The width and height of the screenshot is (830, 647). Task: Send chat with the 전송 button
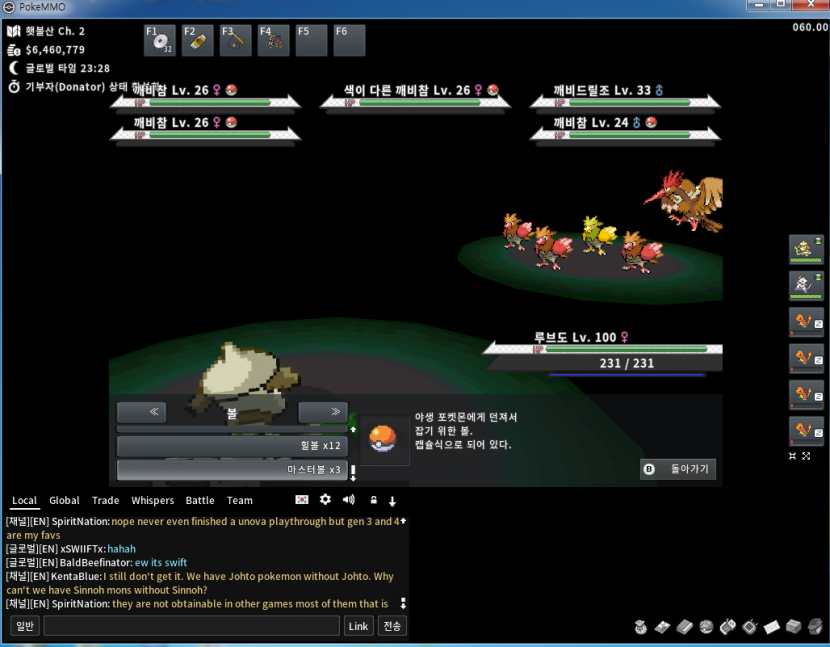392,626
